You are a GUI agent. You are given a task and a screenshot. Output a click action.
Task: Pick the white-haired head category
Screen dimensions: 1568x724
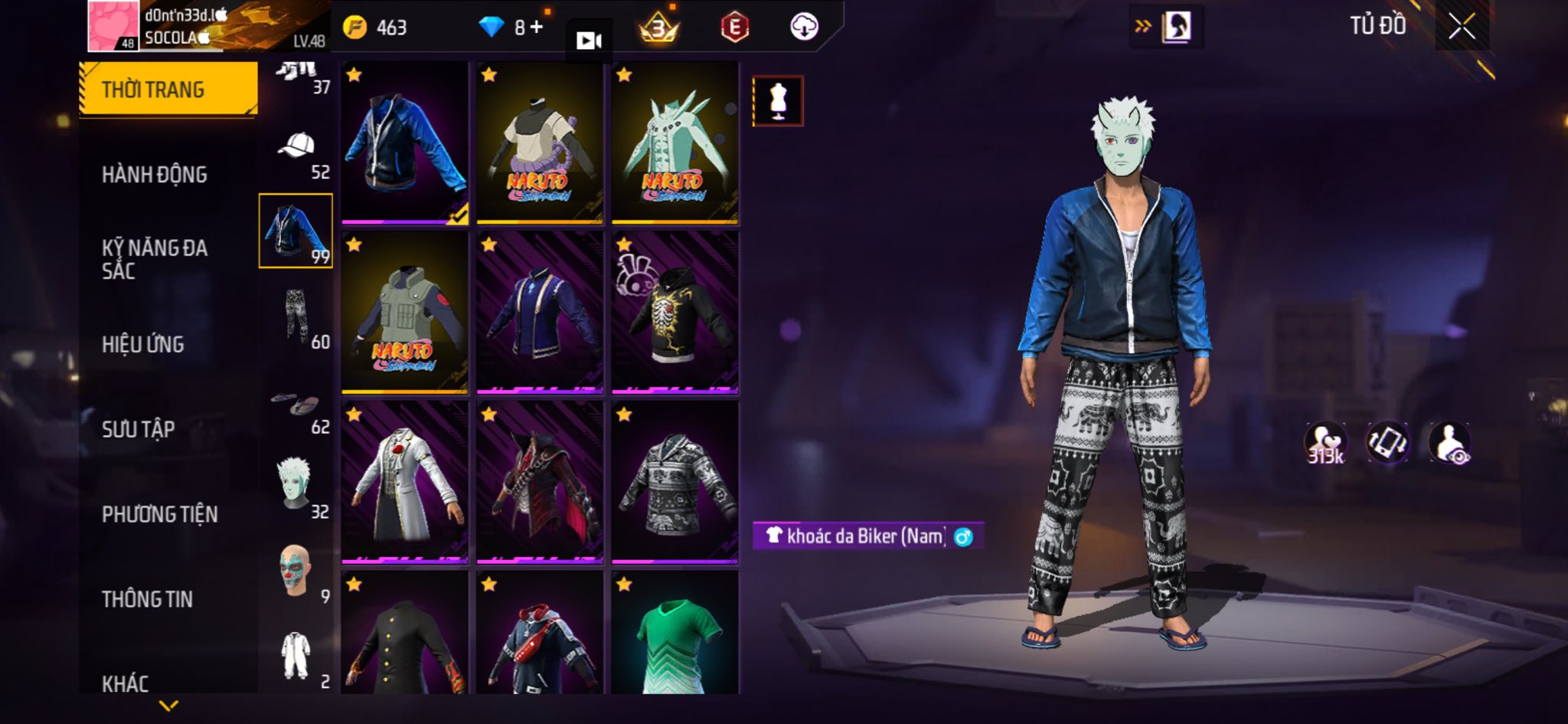296,485
